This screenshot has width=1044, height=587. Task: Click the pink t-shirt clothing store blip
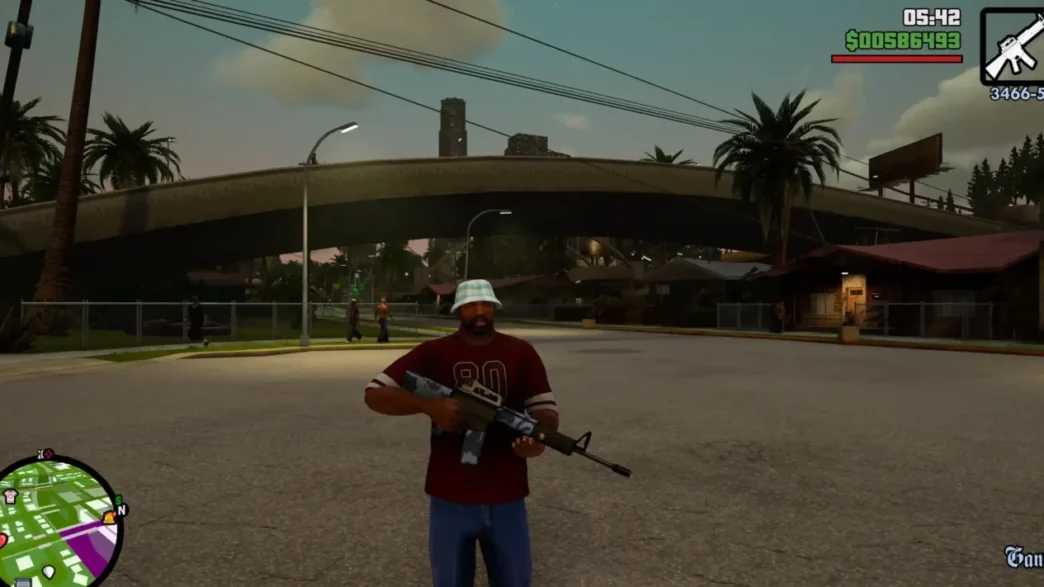pyautogui.click(x=10, y=497)
